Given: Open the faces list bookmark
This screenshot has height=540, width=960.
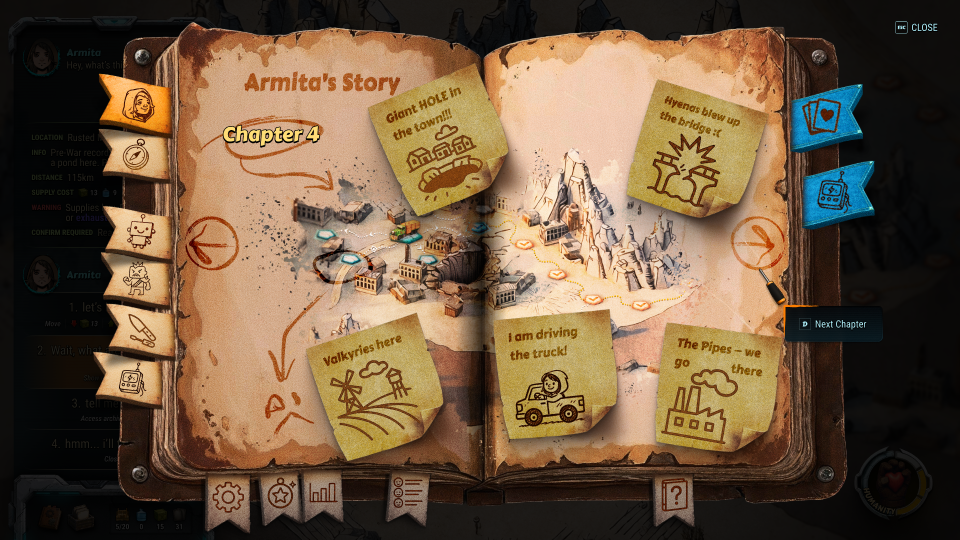Looking at the screenshot, I should coord(407,493).
